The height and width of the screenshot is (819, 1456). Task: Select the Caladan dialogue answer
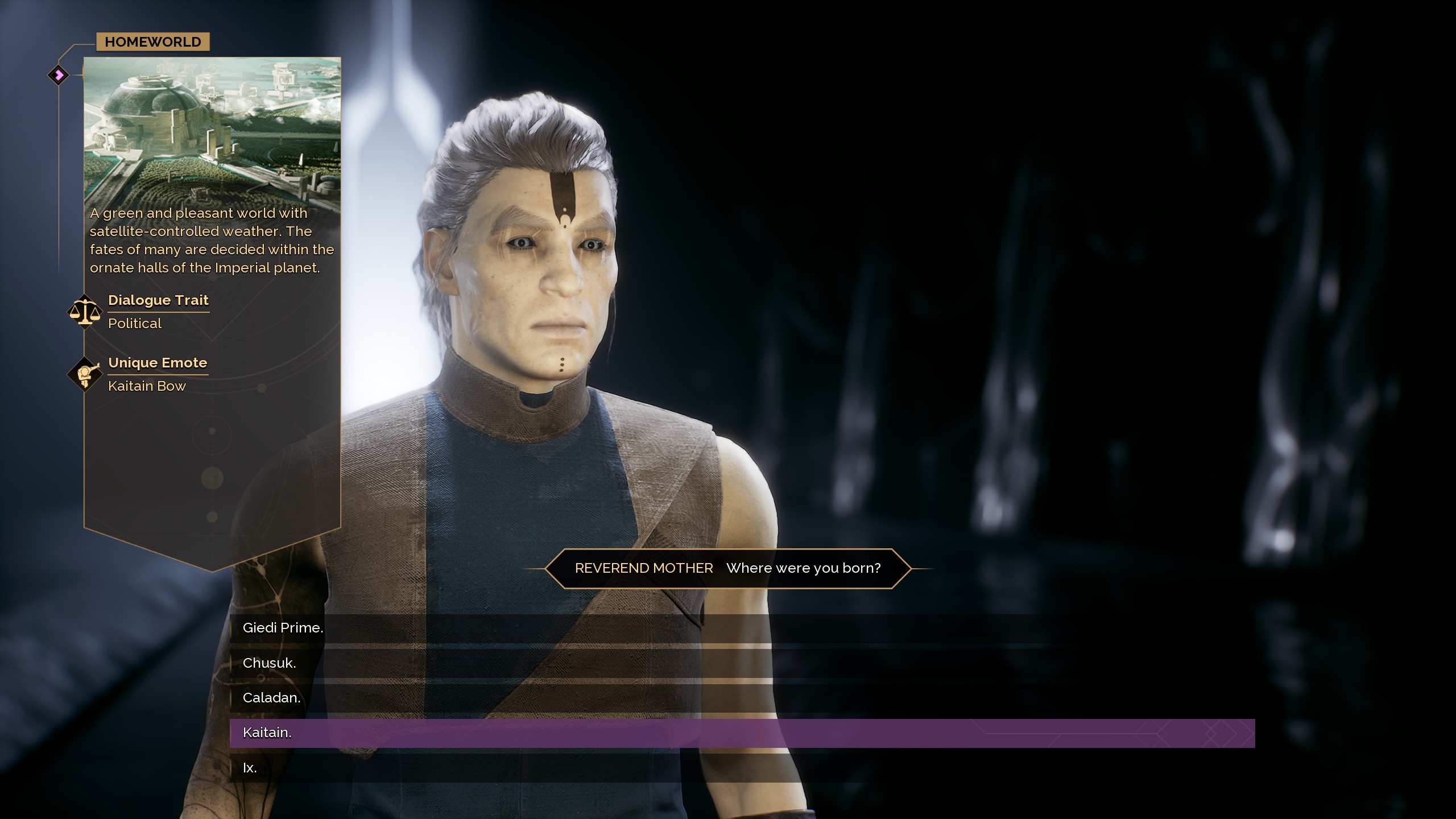click(271, 698)
